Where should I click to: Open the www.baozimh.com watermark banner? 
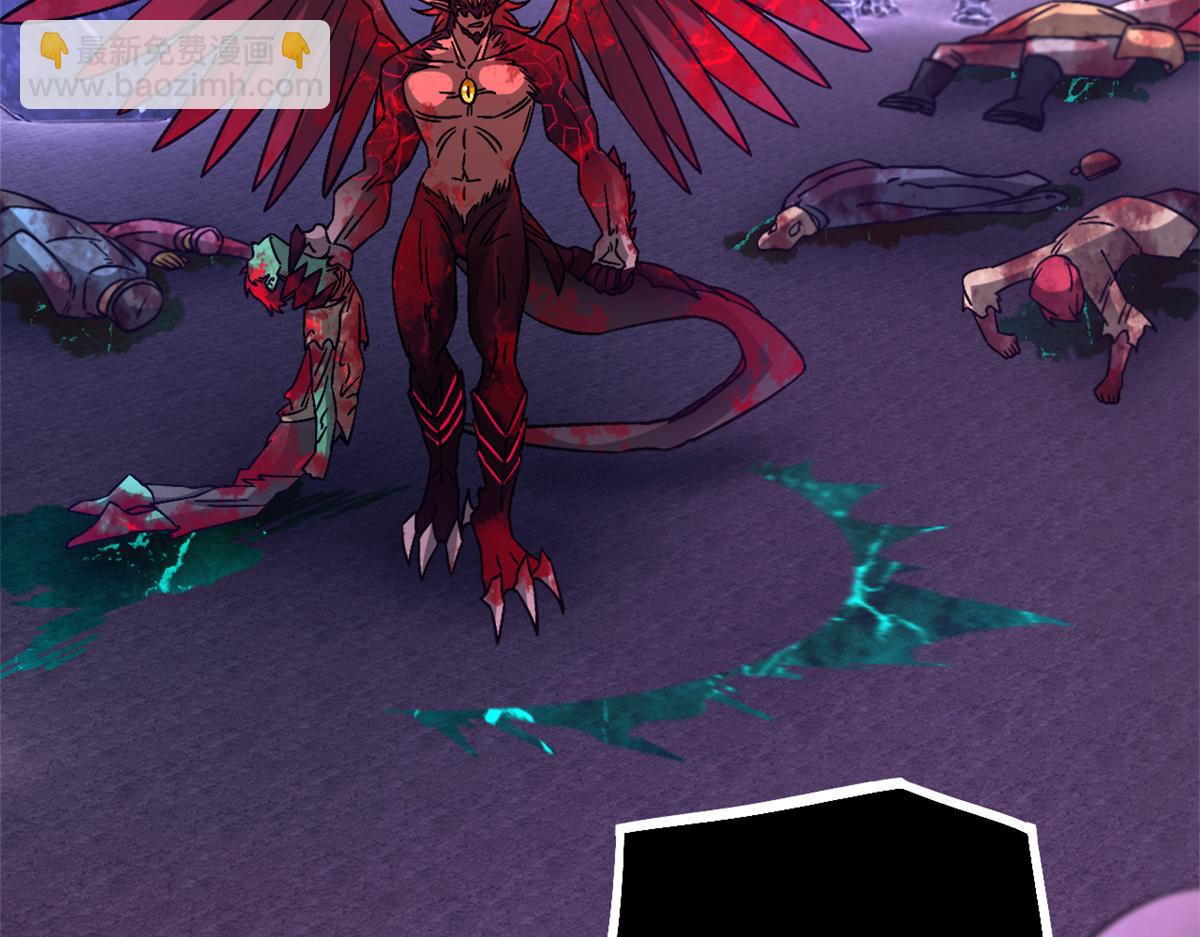[x=175, y=66]
